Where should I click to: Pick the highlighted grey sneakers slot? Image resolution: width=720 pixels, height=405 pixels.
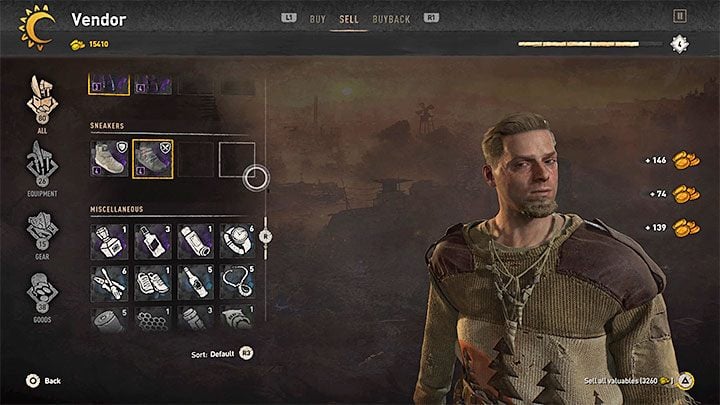(x=152, y=158)
